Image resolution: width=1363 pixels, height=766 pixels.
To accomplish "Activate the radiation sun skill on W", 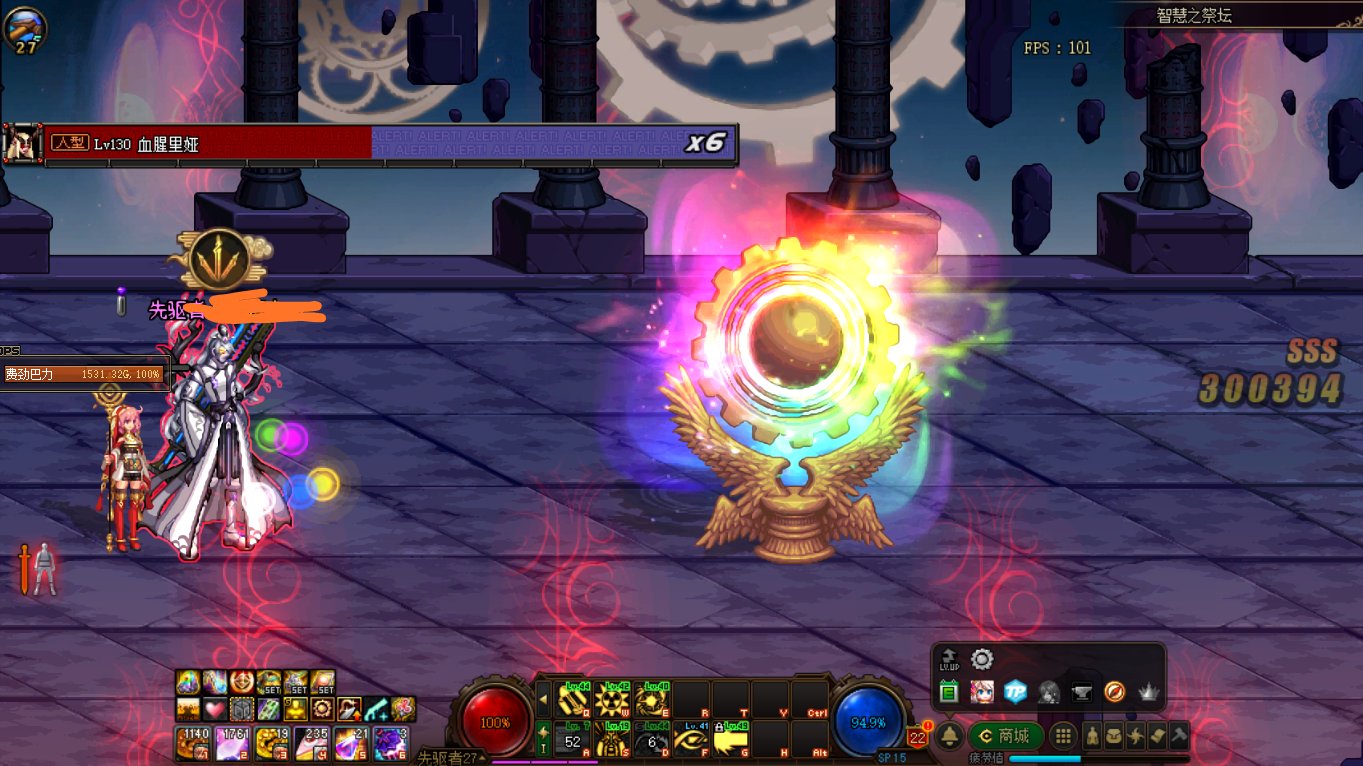I will (x=611, y=700).
